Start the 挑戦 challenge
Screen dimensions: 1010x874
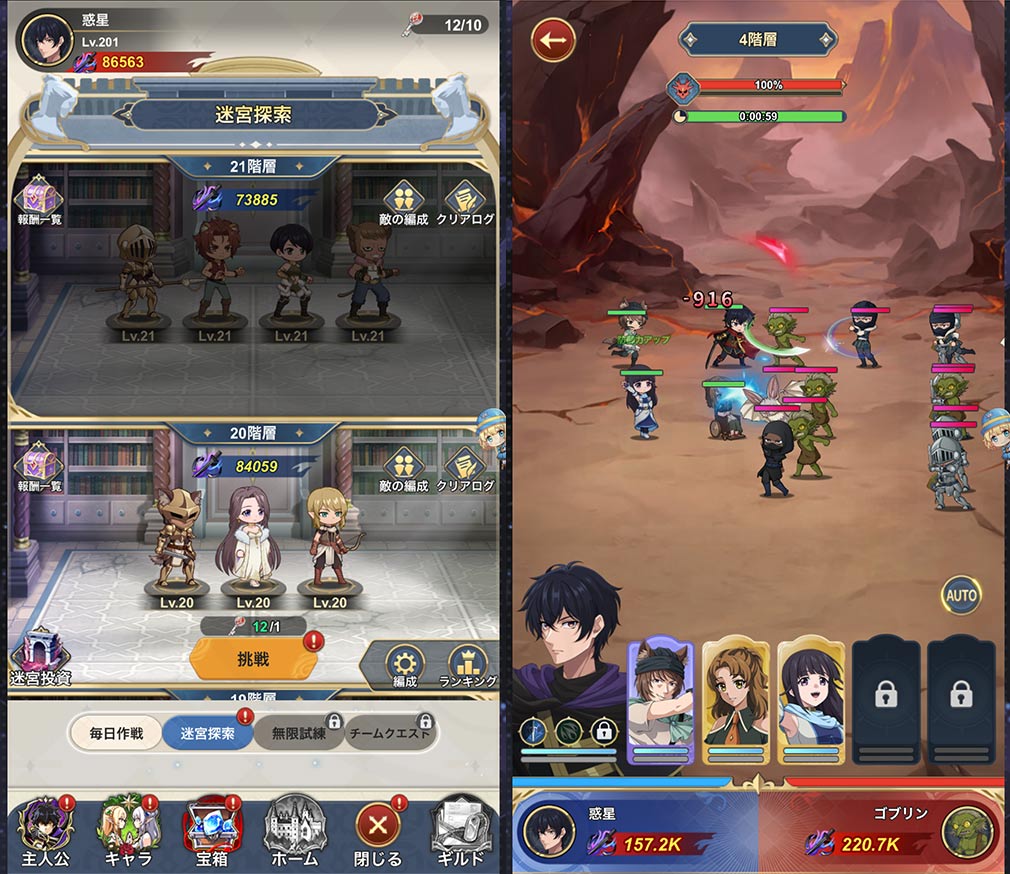click(x=253, y=659)
